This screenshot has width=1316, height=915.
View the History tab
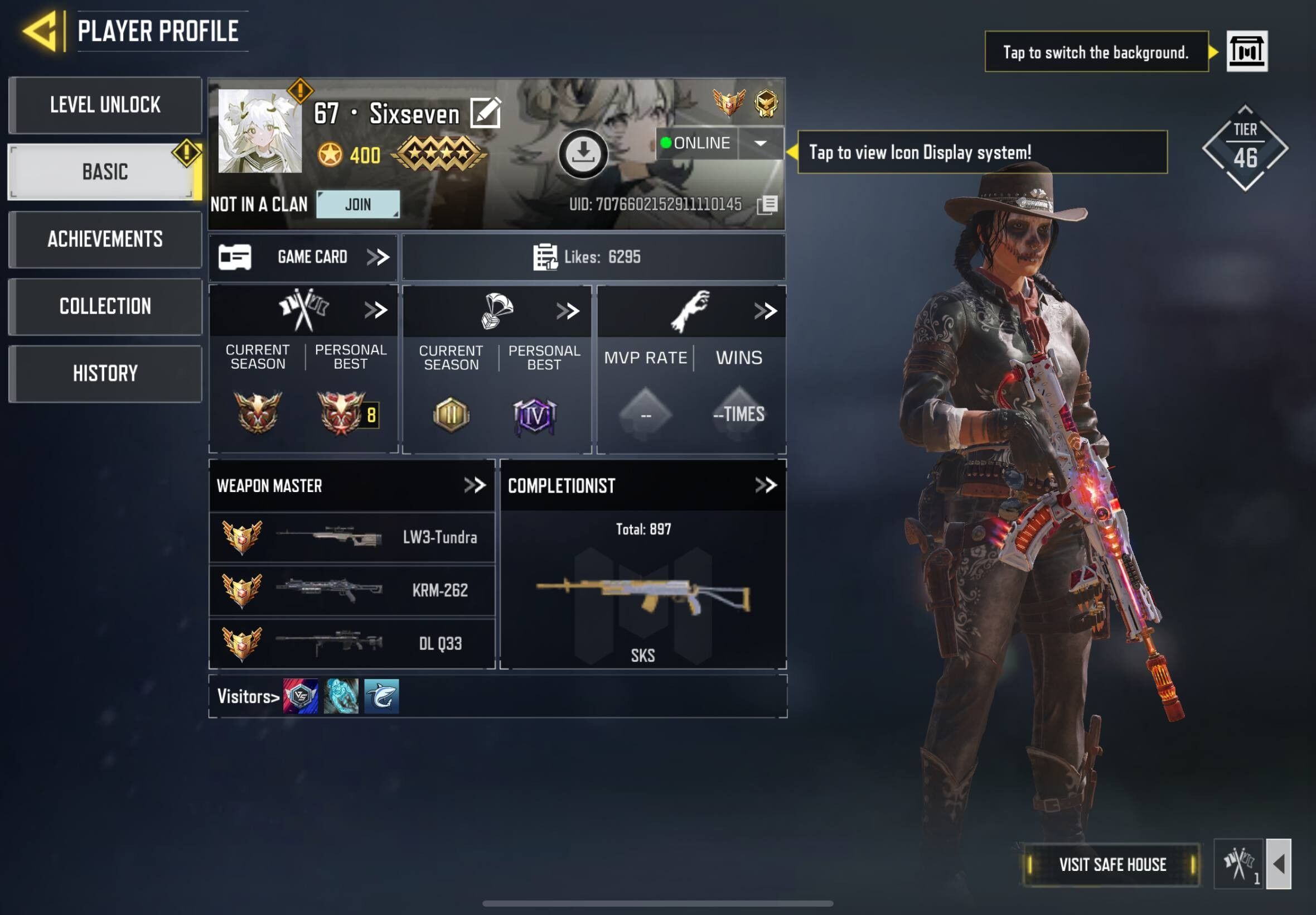(105, 373)
